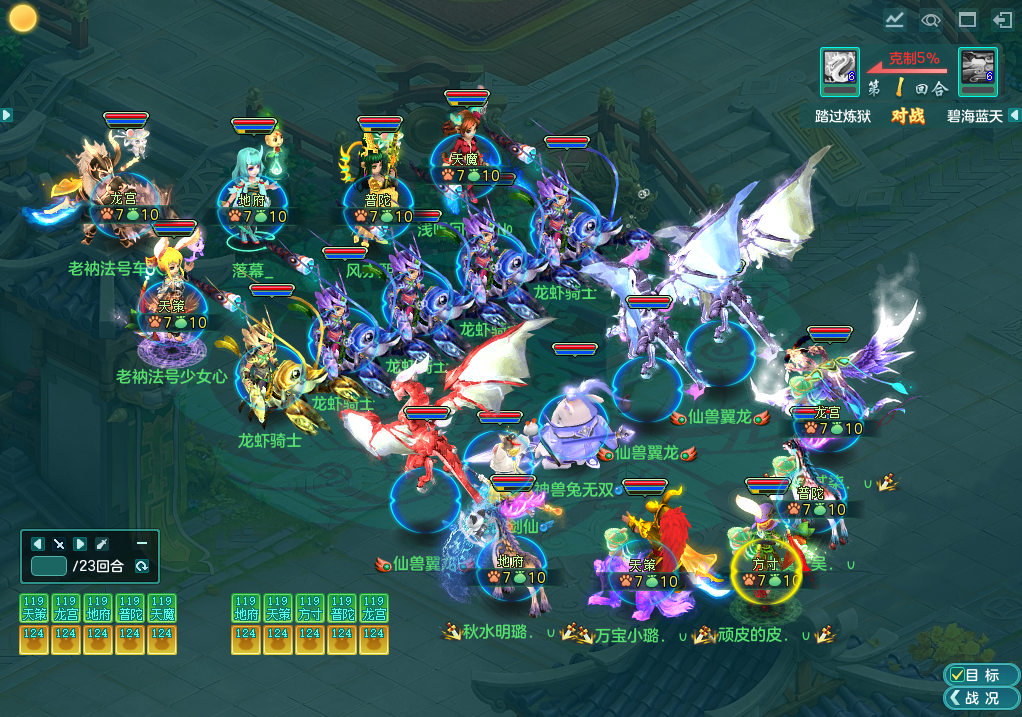Toggle the eye spectate view icon

[x=931, y=19]
